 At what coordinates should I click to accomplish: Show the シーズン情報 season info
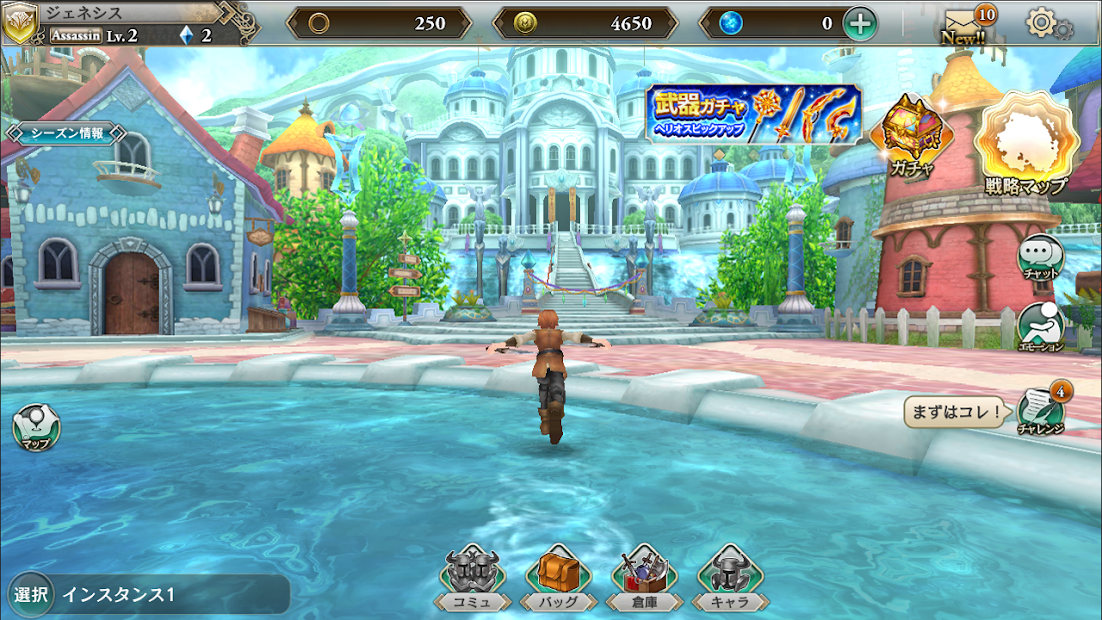coord(67,133)
